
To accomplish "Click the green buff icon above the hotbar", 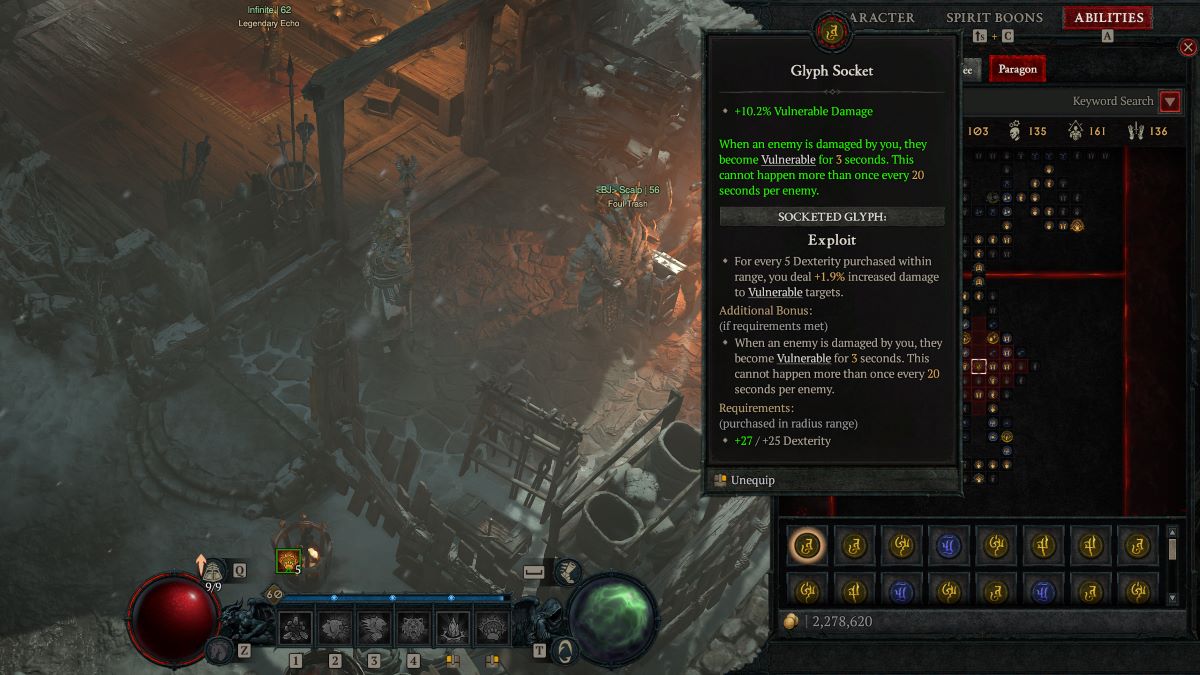I will 289,561.
